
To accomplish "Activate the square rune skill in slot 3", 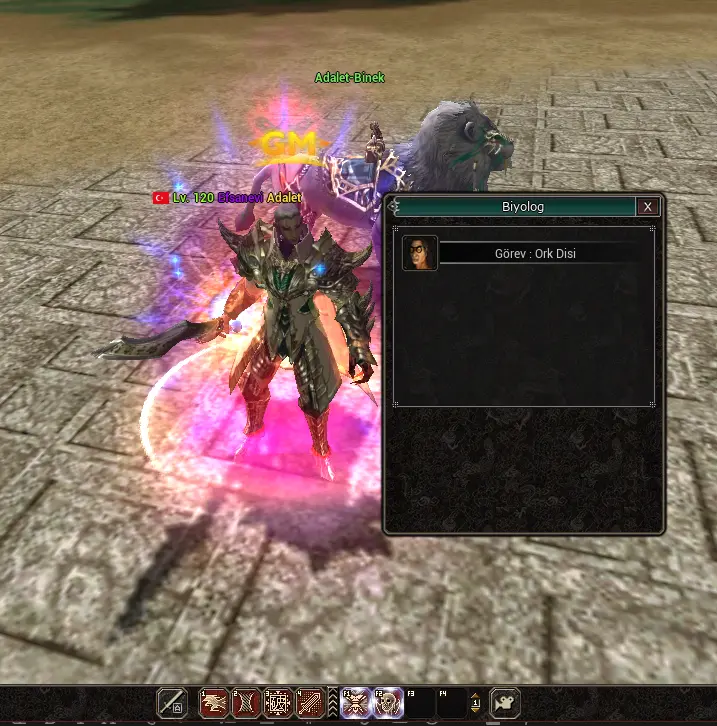I will pyautogui.click(x=278, y=703).
